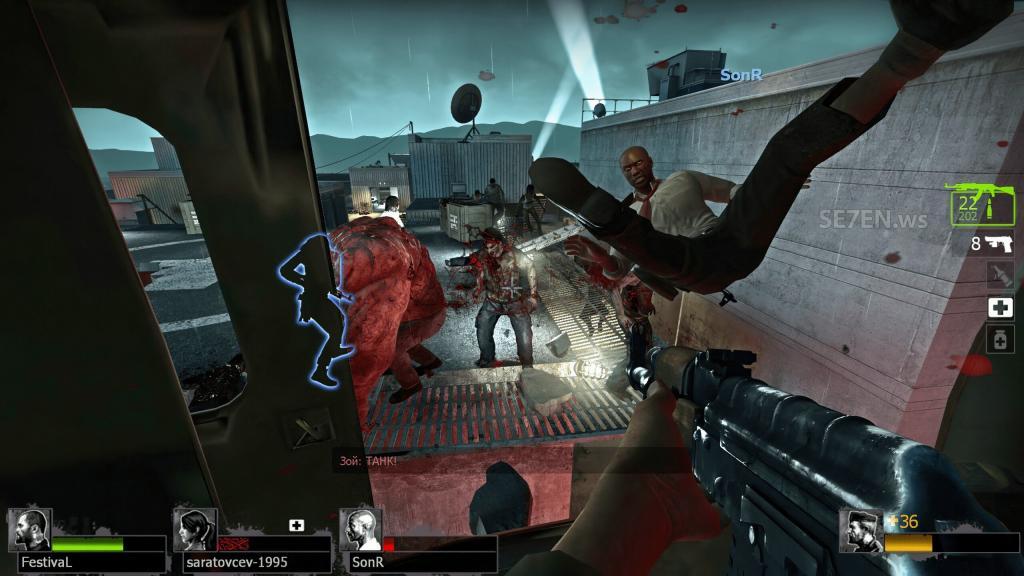Choose the pain pills slot
This screenshot has height=576, width=1024.
tap(1000, 340)
